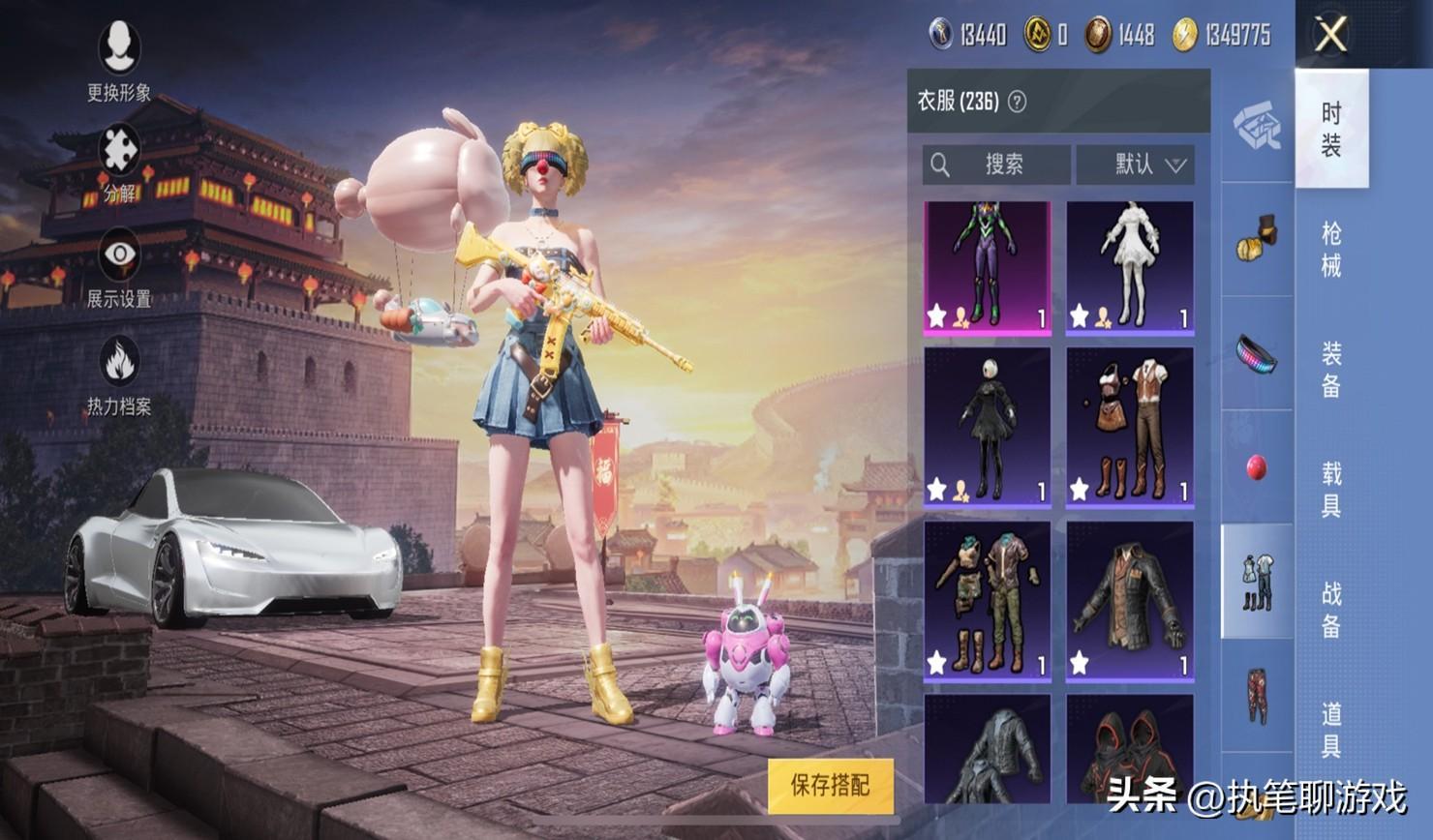Open 更换形象 change appearance
The height and width of the screenshot is (840, 1433).
pos(119,59)
